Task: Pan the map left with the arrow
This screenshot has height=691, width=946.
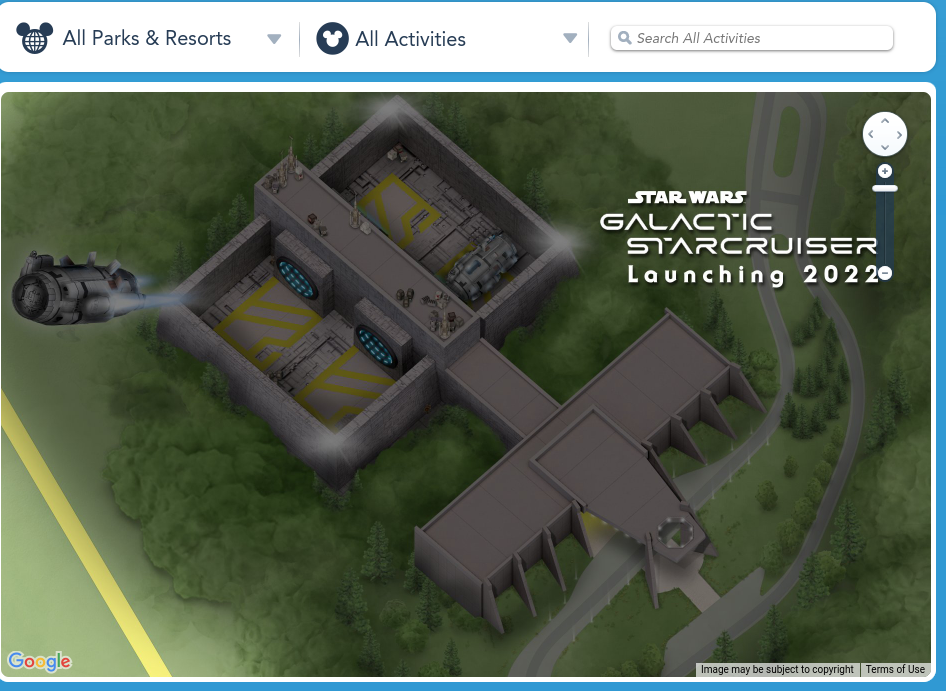Action: (x=872, y=134)
